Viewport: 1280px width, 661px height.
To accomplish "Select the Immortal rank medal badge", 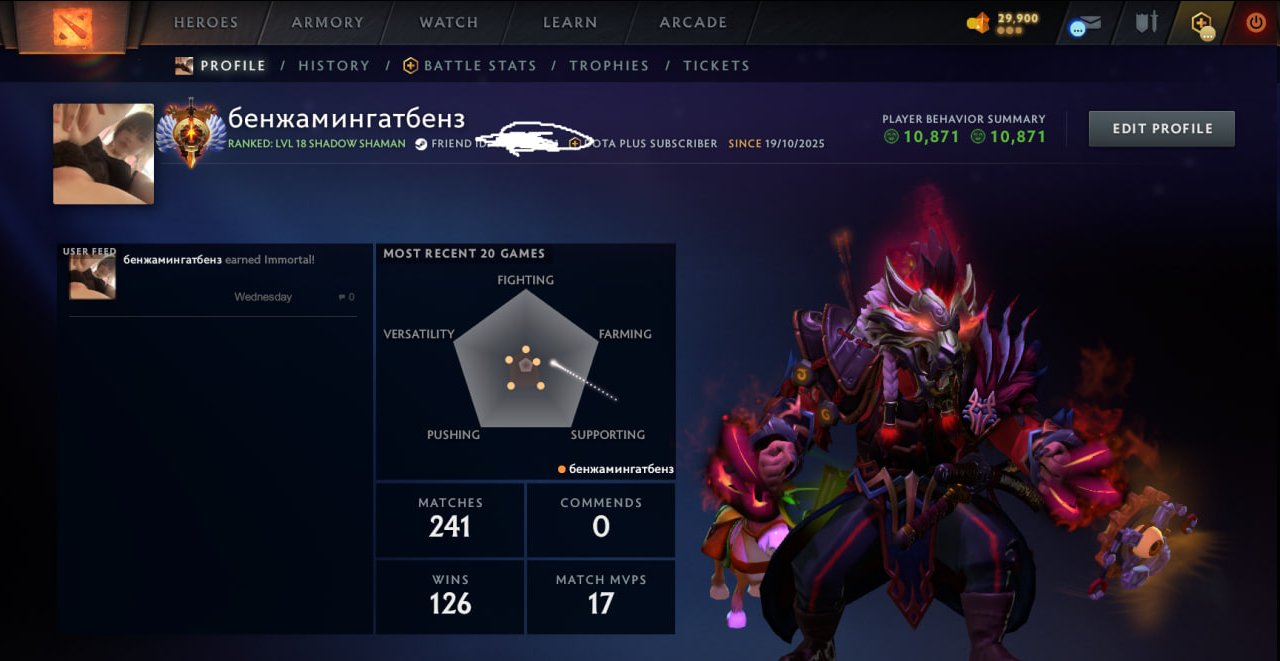I will pyautogui.click(x=190, y=133).
